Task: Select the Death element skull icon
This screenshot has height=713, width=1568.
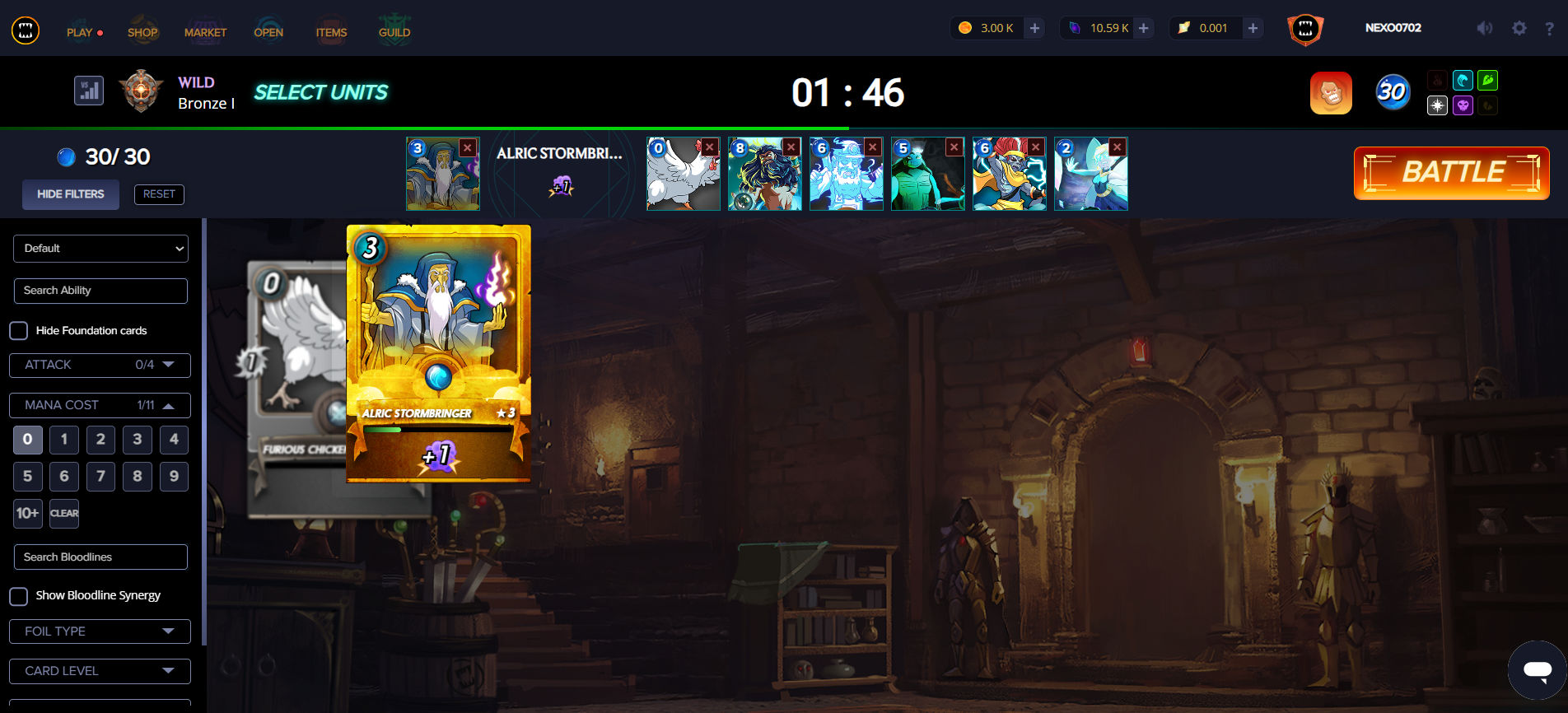Action: 1463,105
